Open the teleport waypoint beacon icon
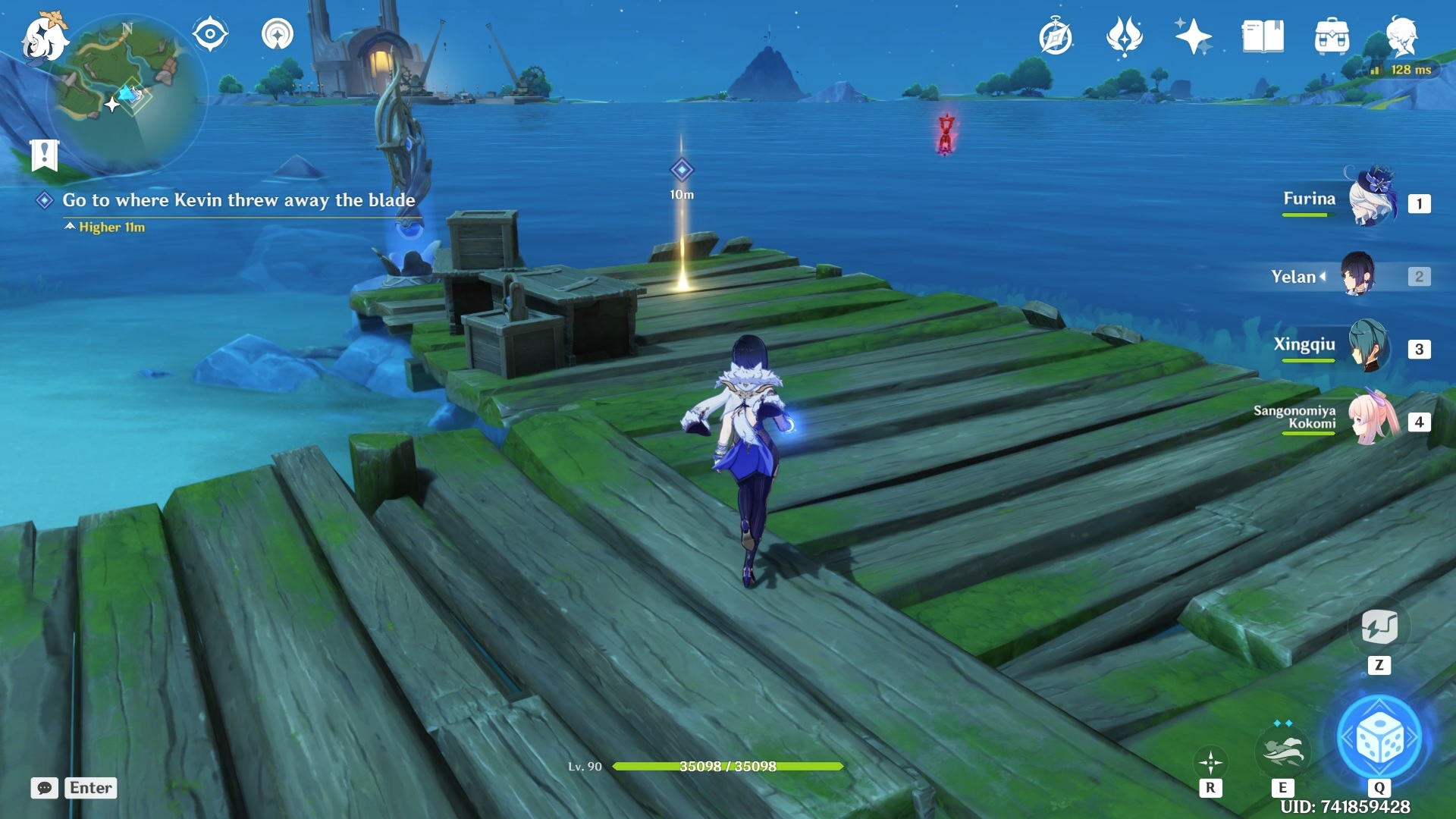Image resolution: width=1456 pixels, height=819 pixels. click(278, 34)
